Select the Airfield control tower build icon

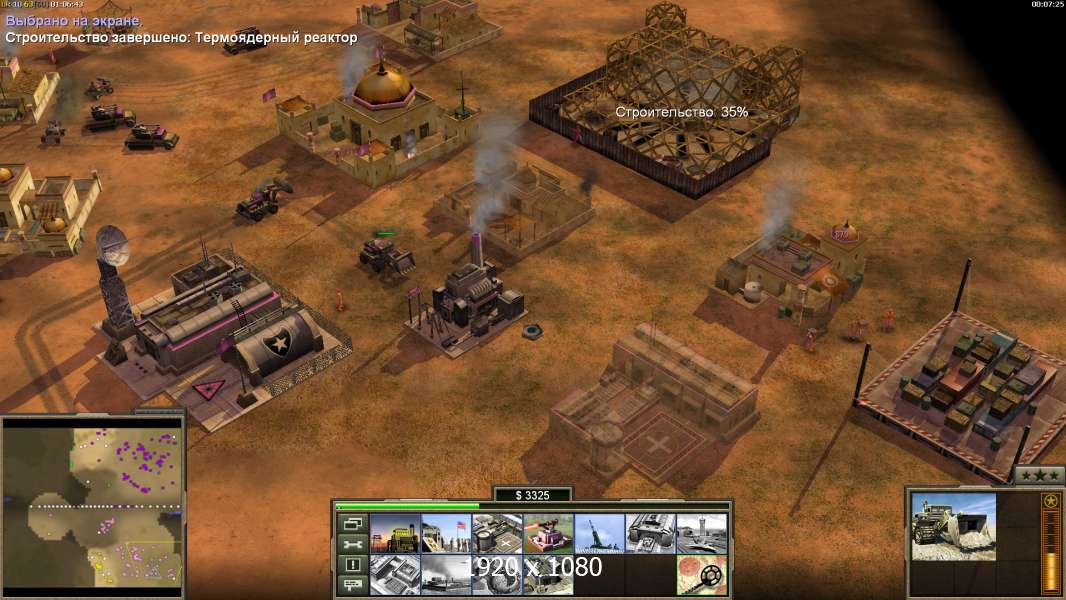701,533
